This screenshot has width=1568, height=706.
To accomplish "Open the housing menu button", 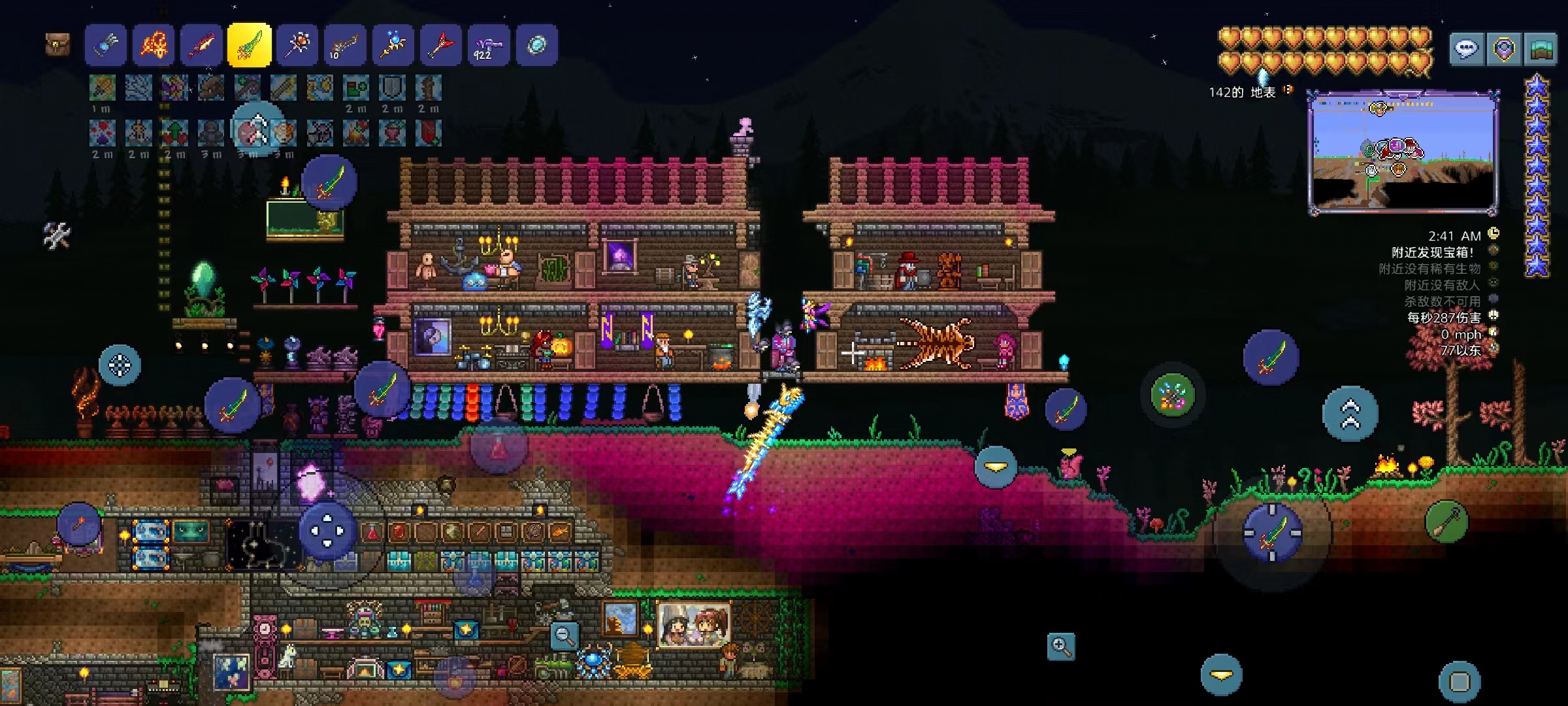I will point(1541,49).
